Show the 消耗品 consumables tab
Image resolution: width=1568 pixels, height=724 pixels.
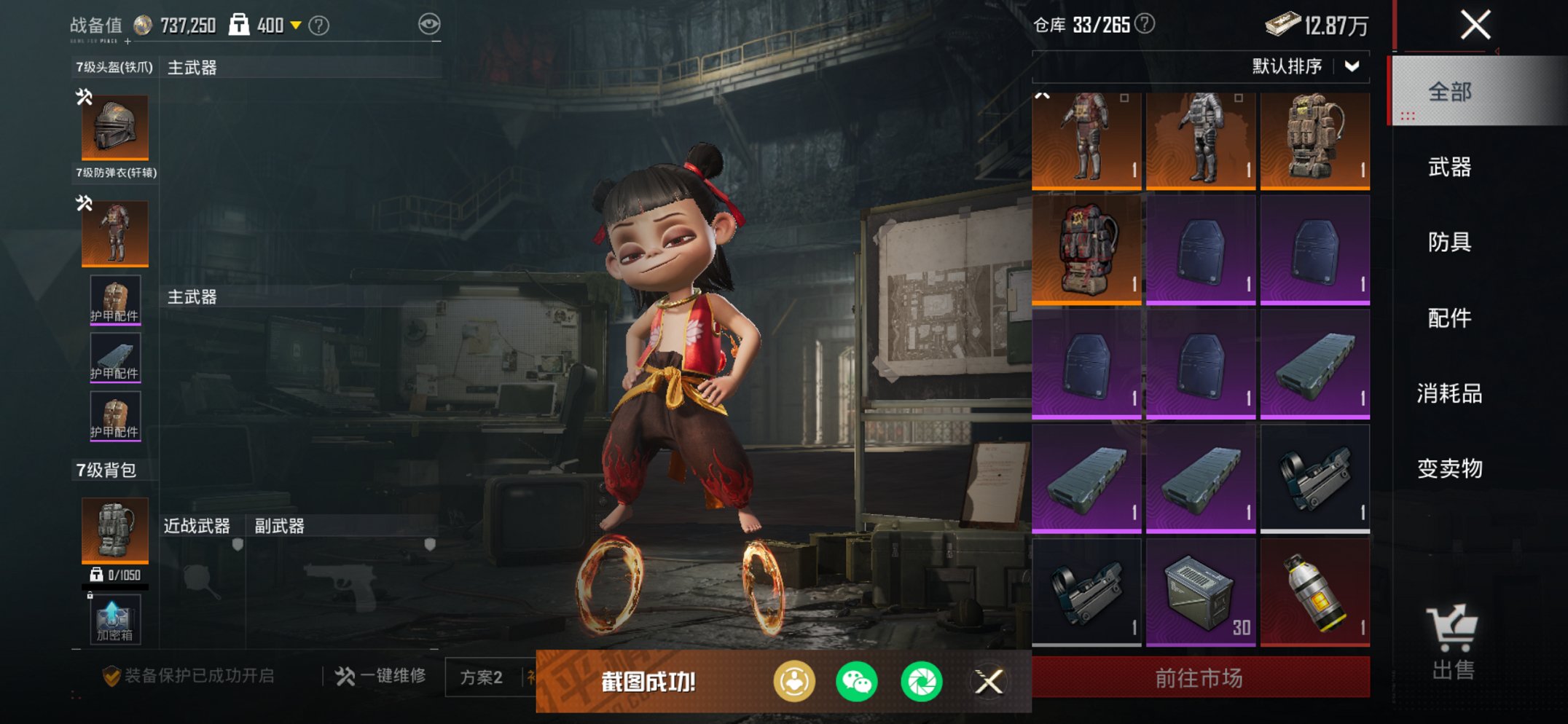click(1449, 393)
